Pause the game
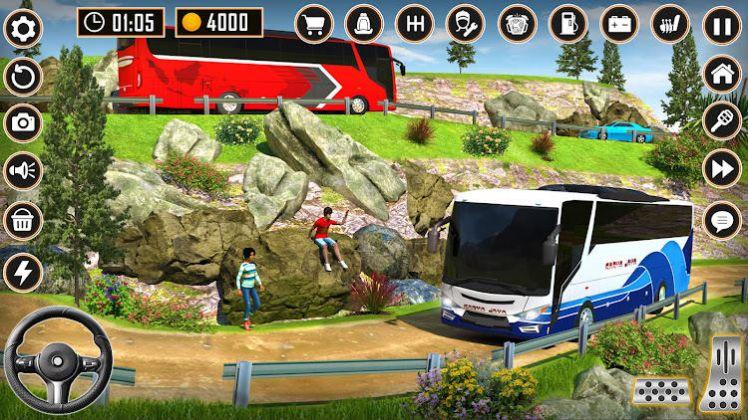 (722, 25)
